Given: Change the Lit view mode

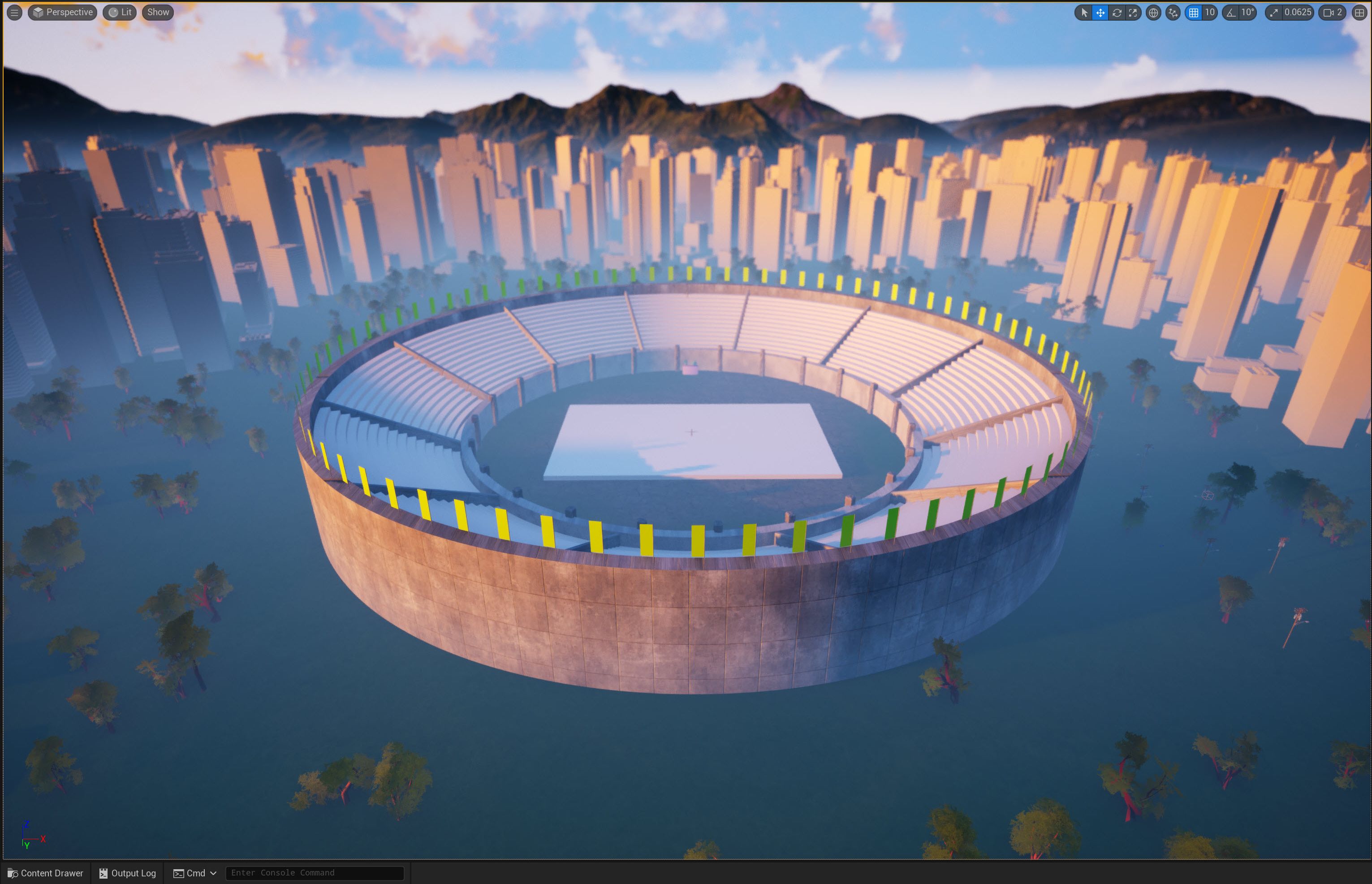Looking at the screenshot, I should point(120,12).
